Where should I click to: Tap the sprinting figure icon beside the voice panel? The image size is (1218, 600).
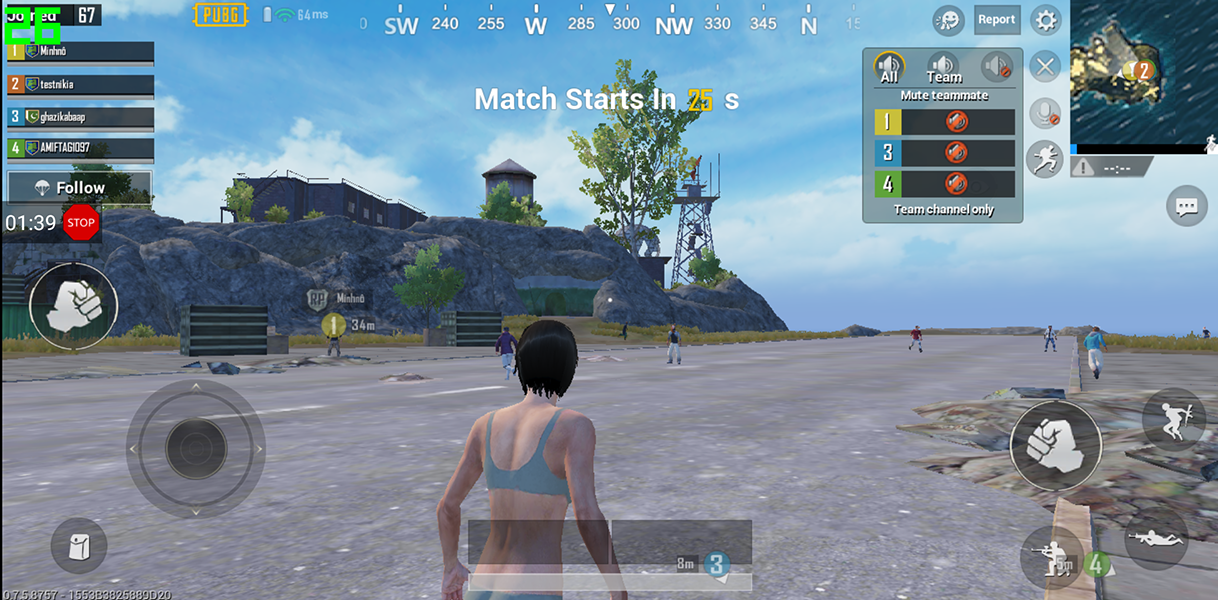click(1044, 159)
